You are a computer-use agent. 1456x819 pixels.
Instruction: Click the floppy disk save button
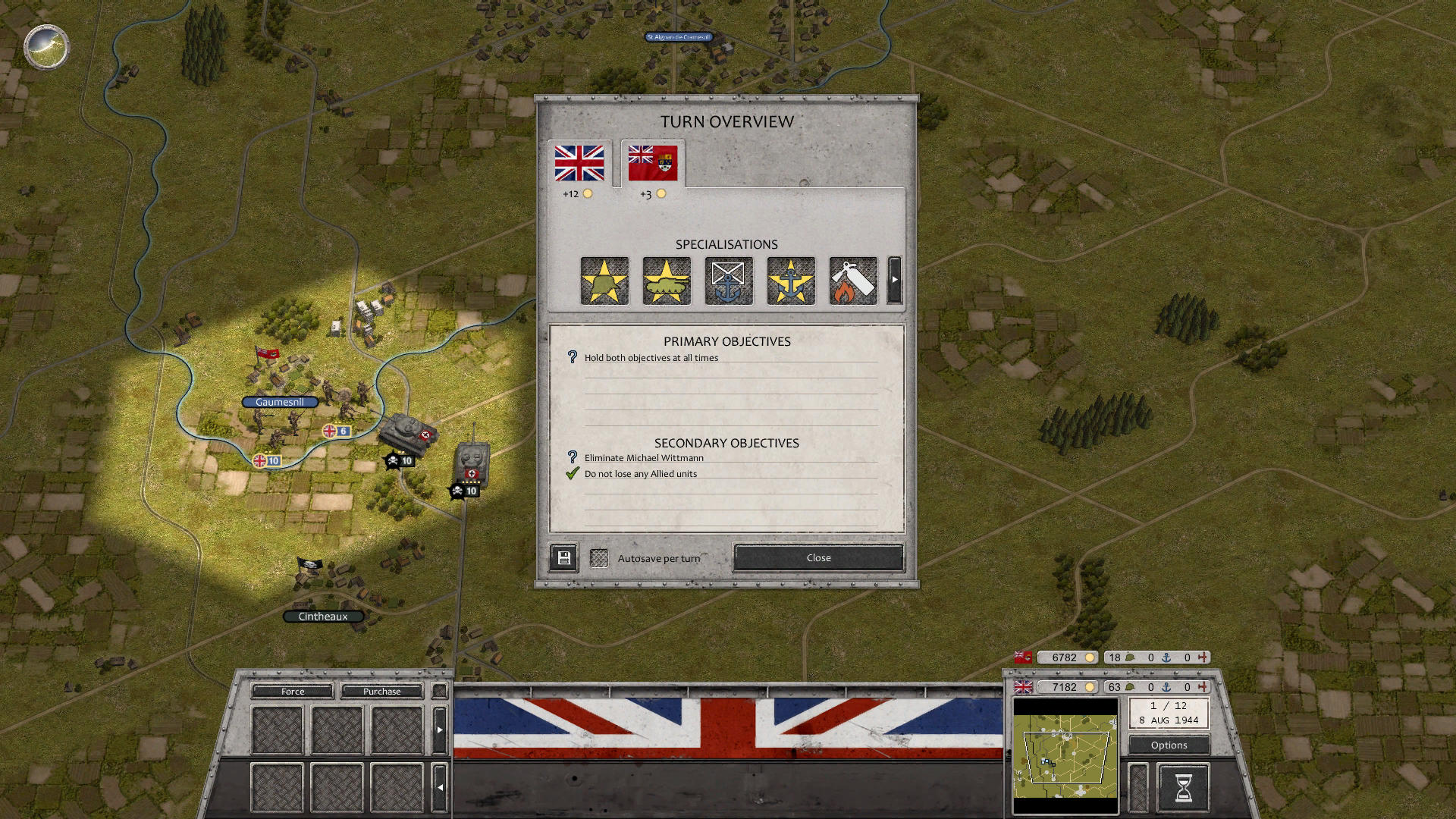click(563, 558)
